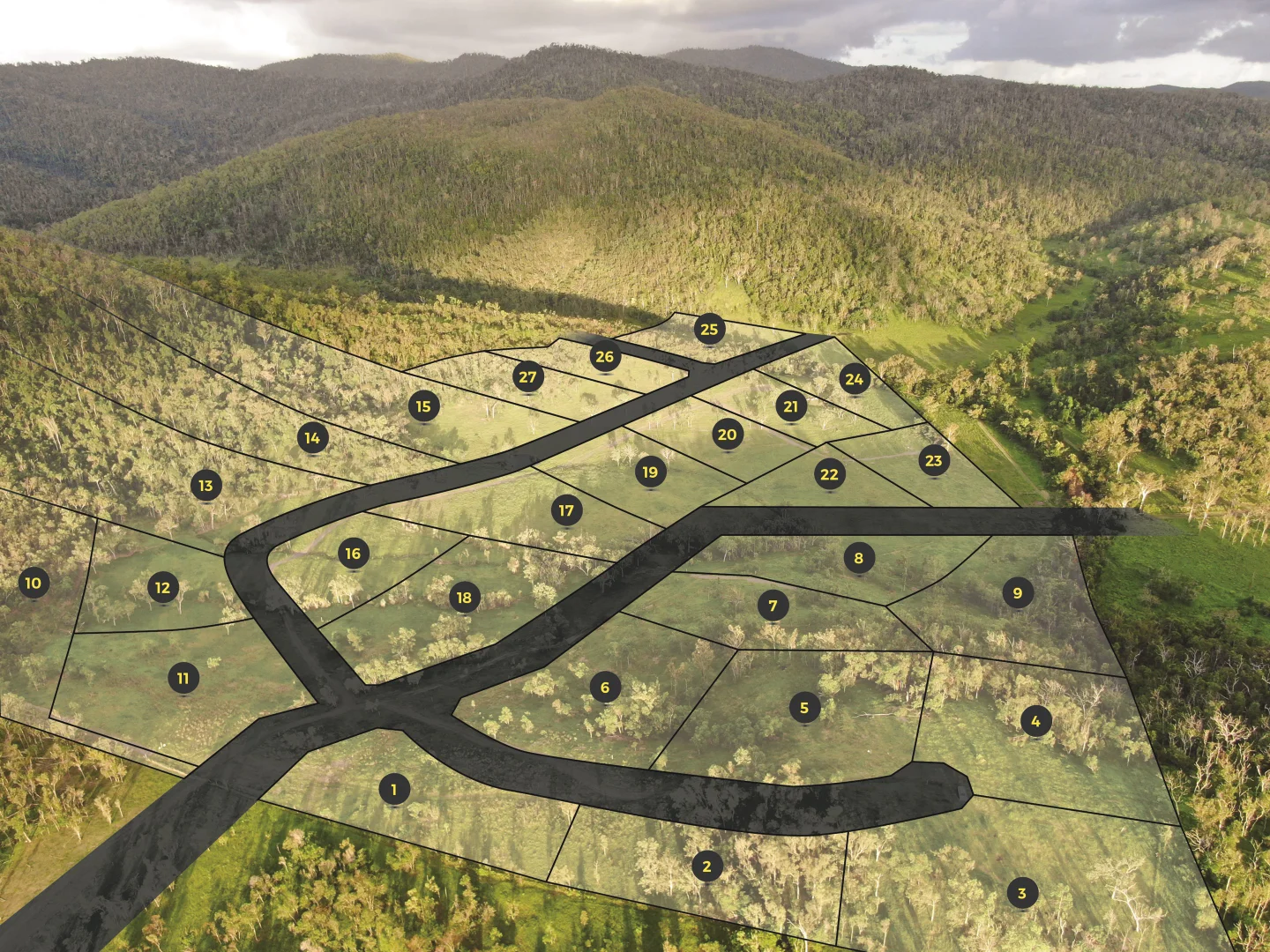Select lot 22 marker
The width and height of the screenshot is (1270, 952).
click(830, 474)
